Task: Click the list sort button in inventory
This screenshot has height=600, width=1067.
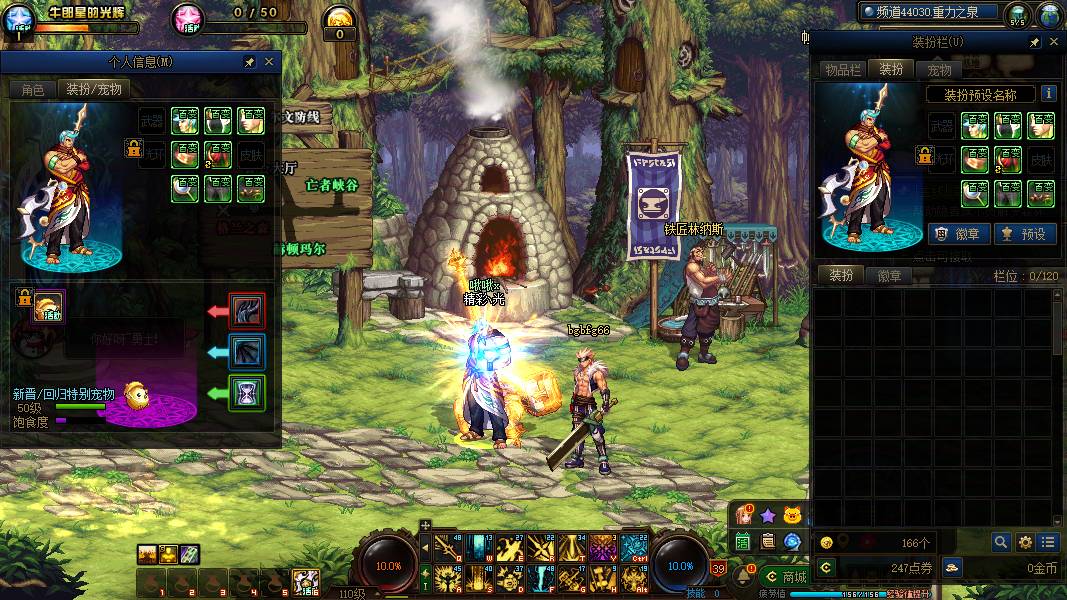Action: (x=1048, y=542)
